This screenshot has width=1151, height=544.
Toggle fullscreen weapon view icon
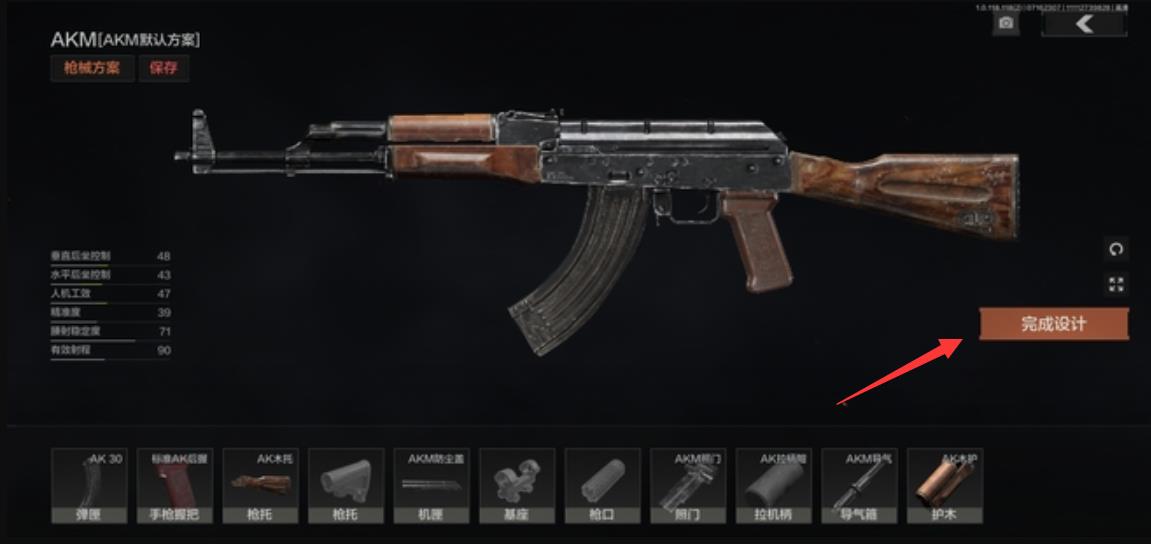pyautogui.click(x=1117, y=285)
